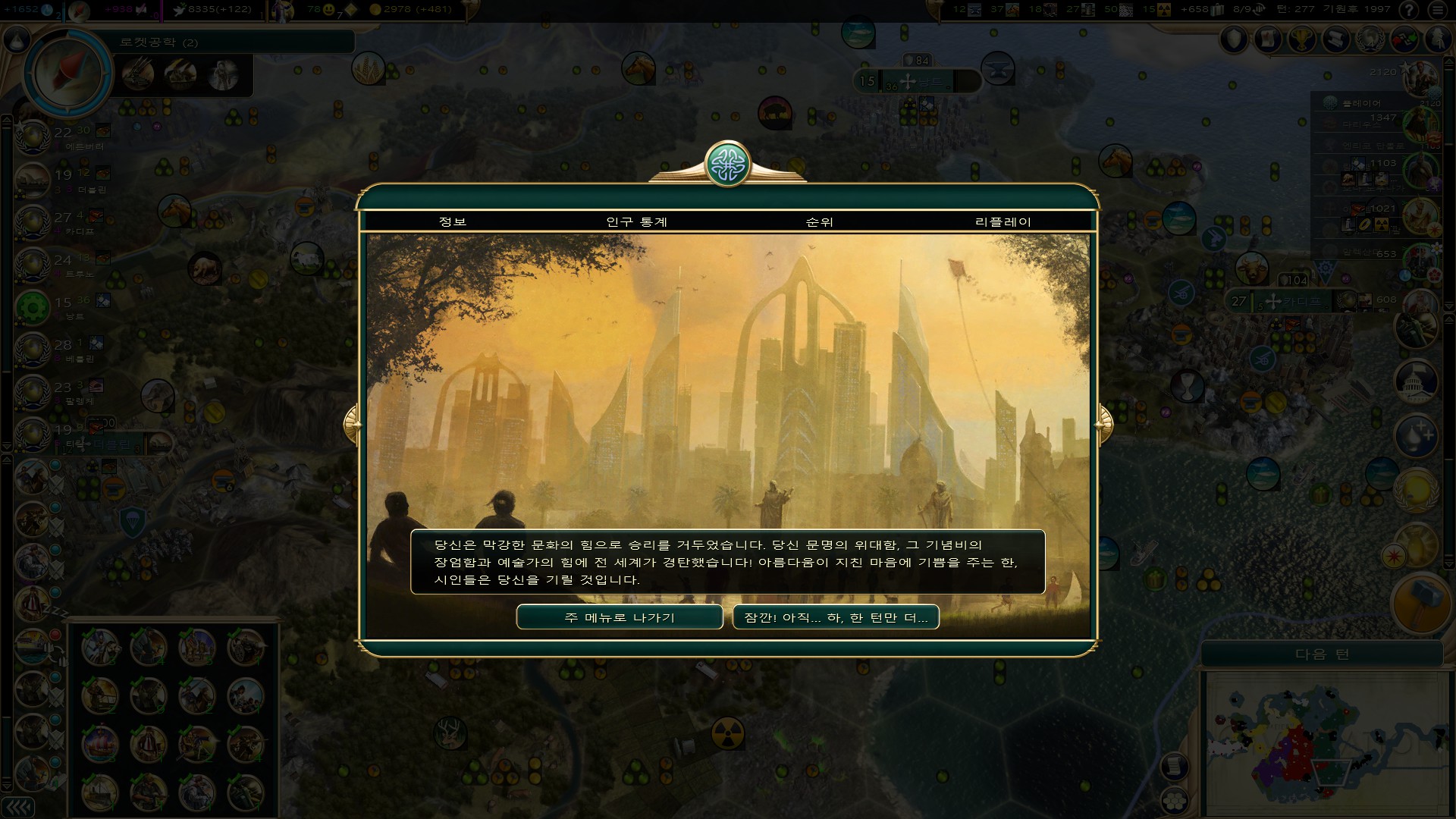Image resolution: width=1456 pixels, height=819 pixels.
Task: Open the help question mark icon
Action: 1409,10
